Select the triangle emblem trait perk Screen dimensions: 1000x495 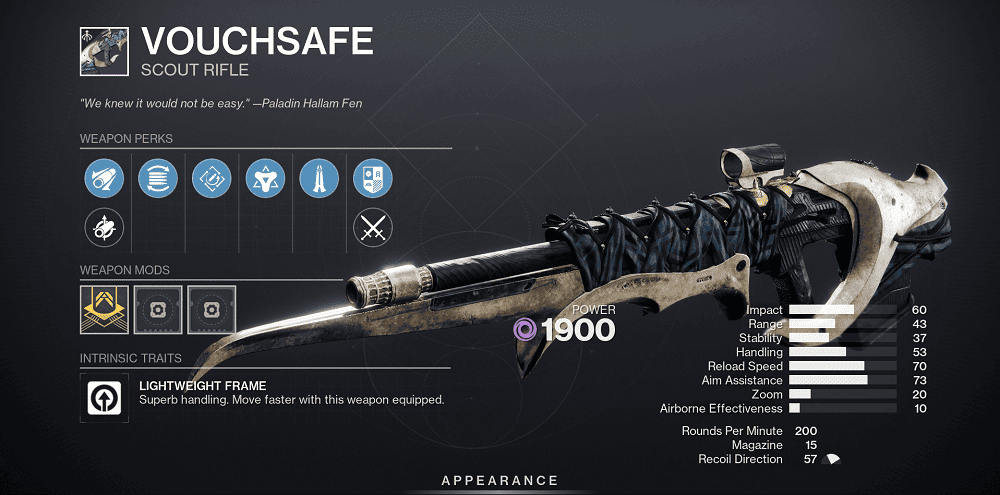[265, 179]
